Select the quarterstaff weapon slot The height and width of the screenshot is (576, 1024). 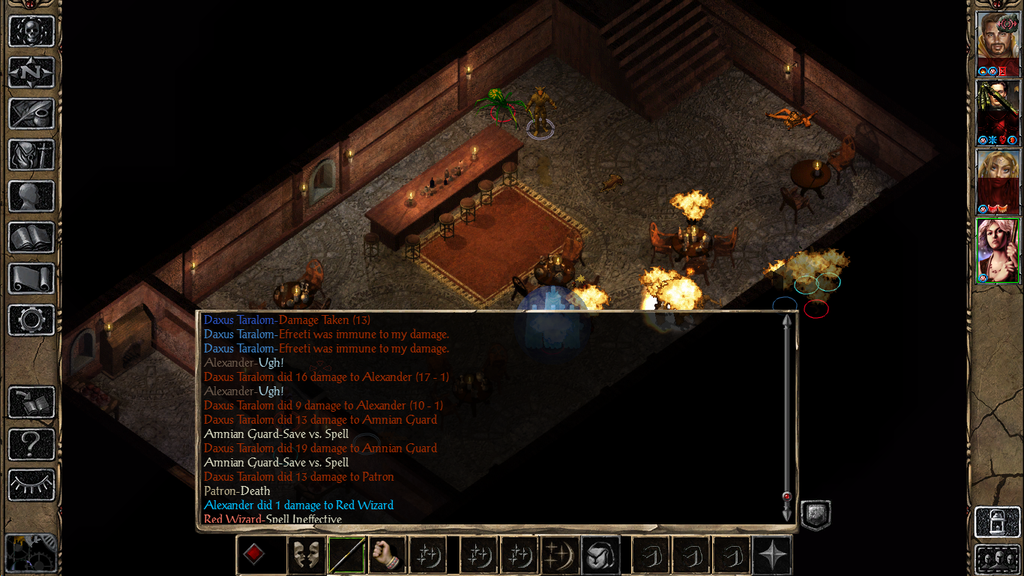coord(346,555)
